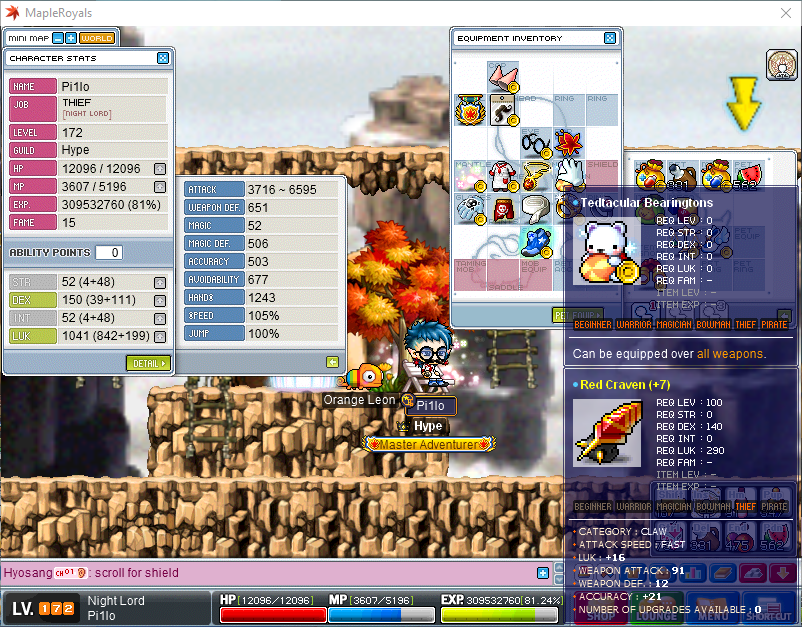Add a point to LUK stat
Screen dimensions: 802x627
pos(160,336)
